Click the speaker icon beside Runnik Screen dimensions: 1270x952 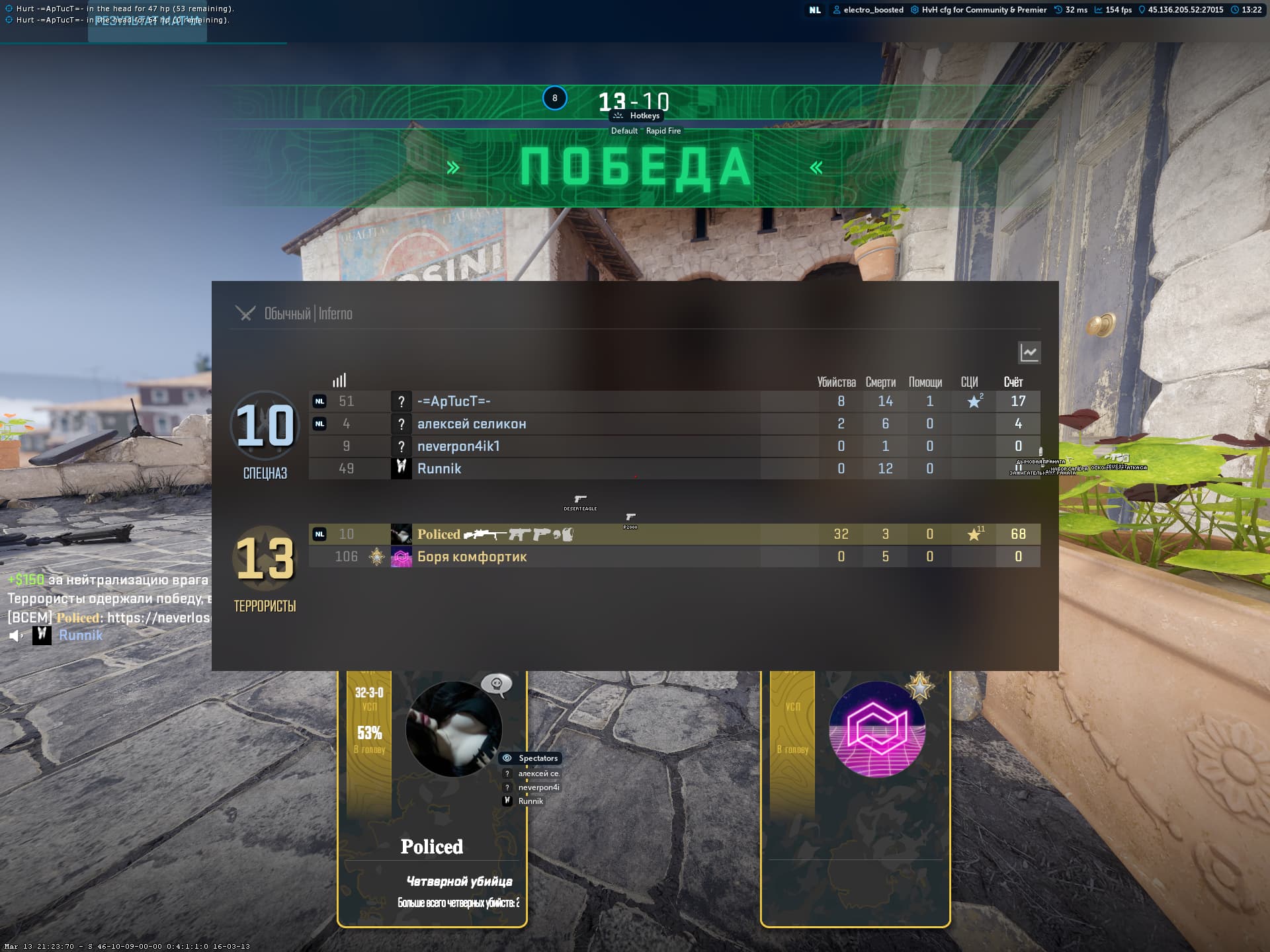[15, 636]
